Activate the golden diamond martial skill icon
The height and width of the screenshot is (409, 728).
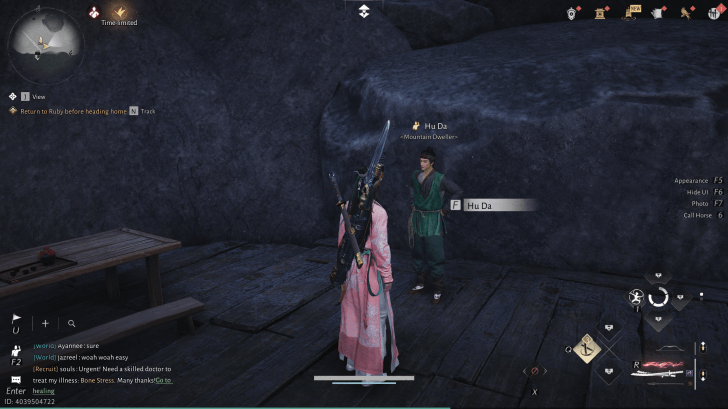586,348
